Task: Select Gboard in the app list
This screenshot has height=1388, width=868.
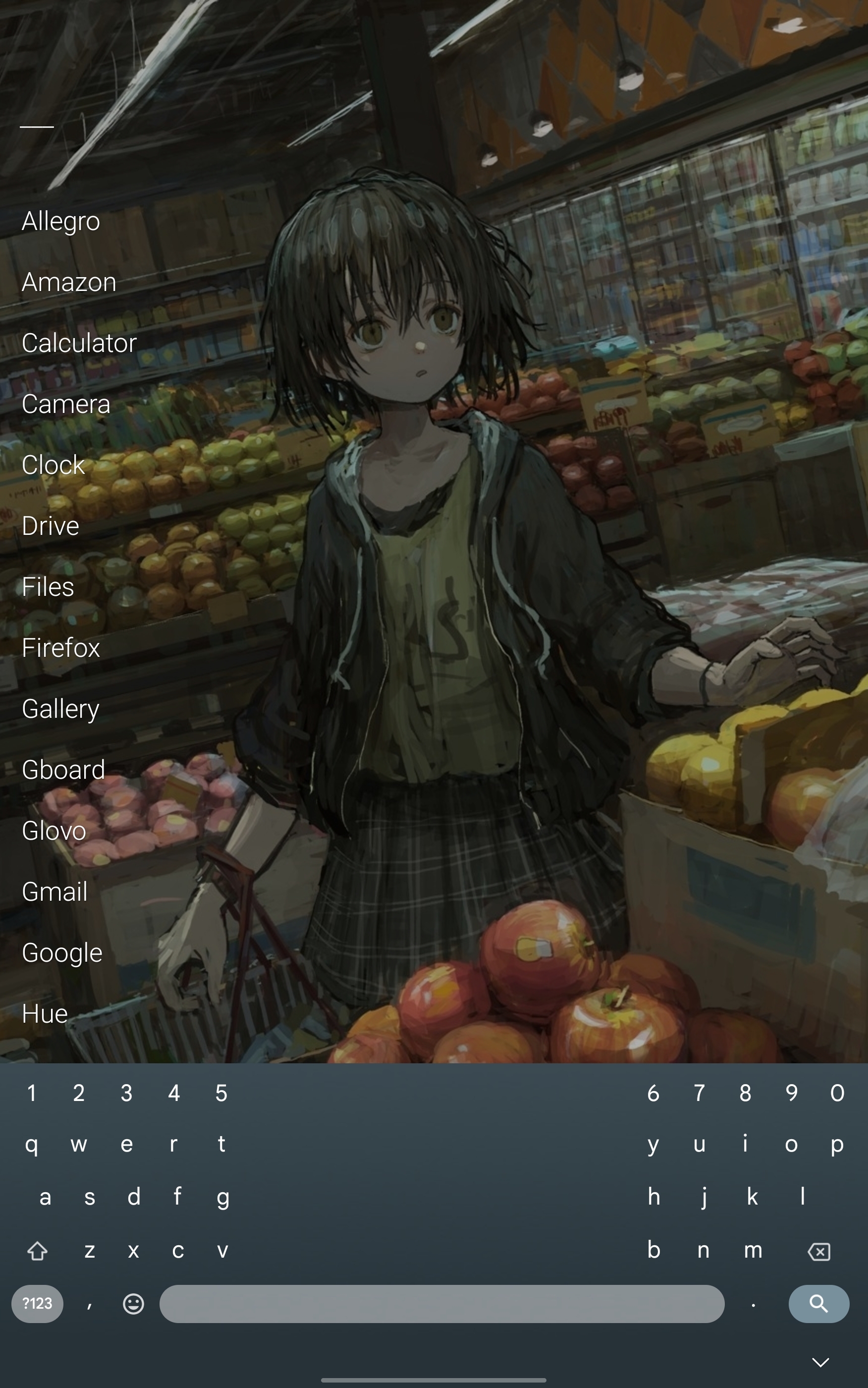Action: (64, 769)
